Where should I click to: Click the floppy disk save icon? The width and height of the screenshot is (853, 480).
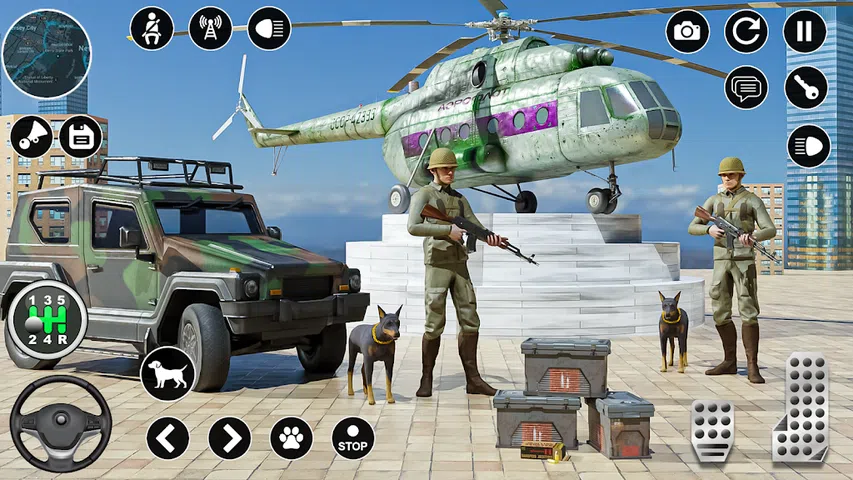(81, 136)
